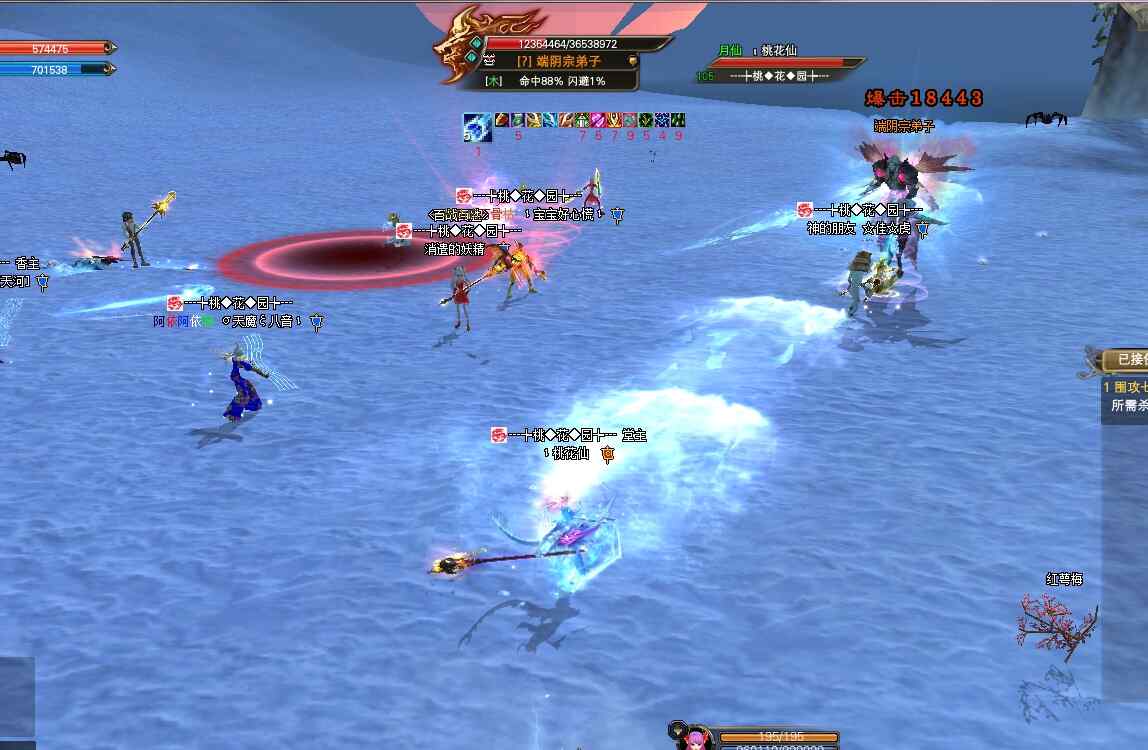Open the target frame's small shield button
Image resolution: width=1148 pixels, height=750 pixels.
pyautogui.click(x=632, y=61)
